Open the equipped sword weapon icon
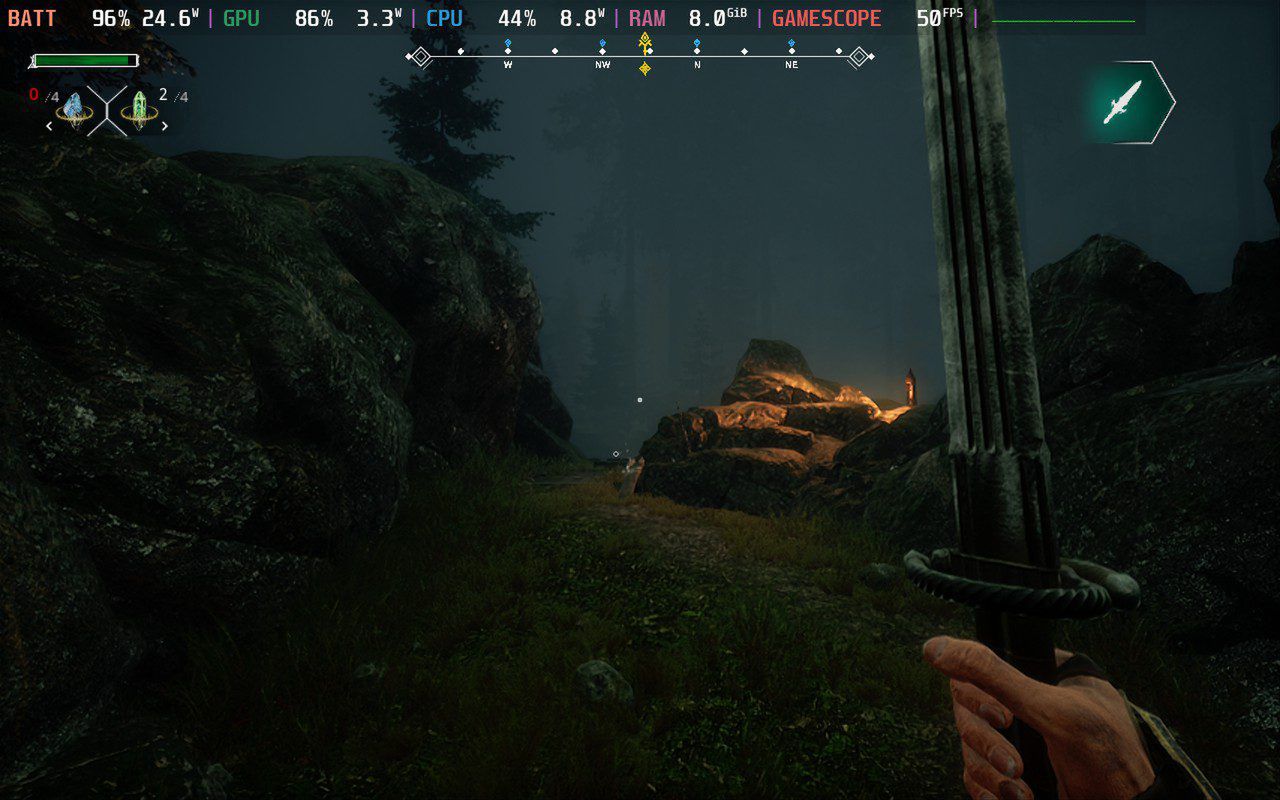The image size is (1280, 800). tap(1126, 101)
